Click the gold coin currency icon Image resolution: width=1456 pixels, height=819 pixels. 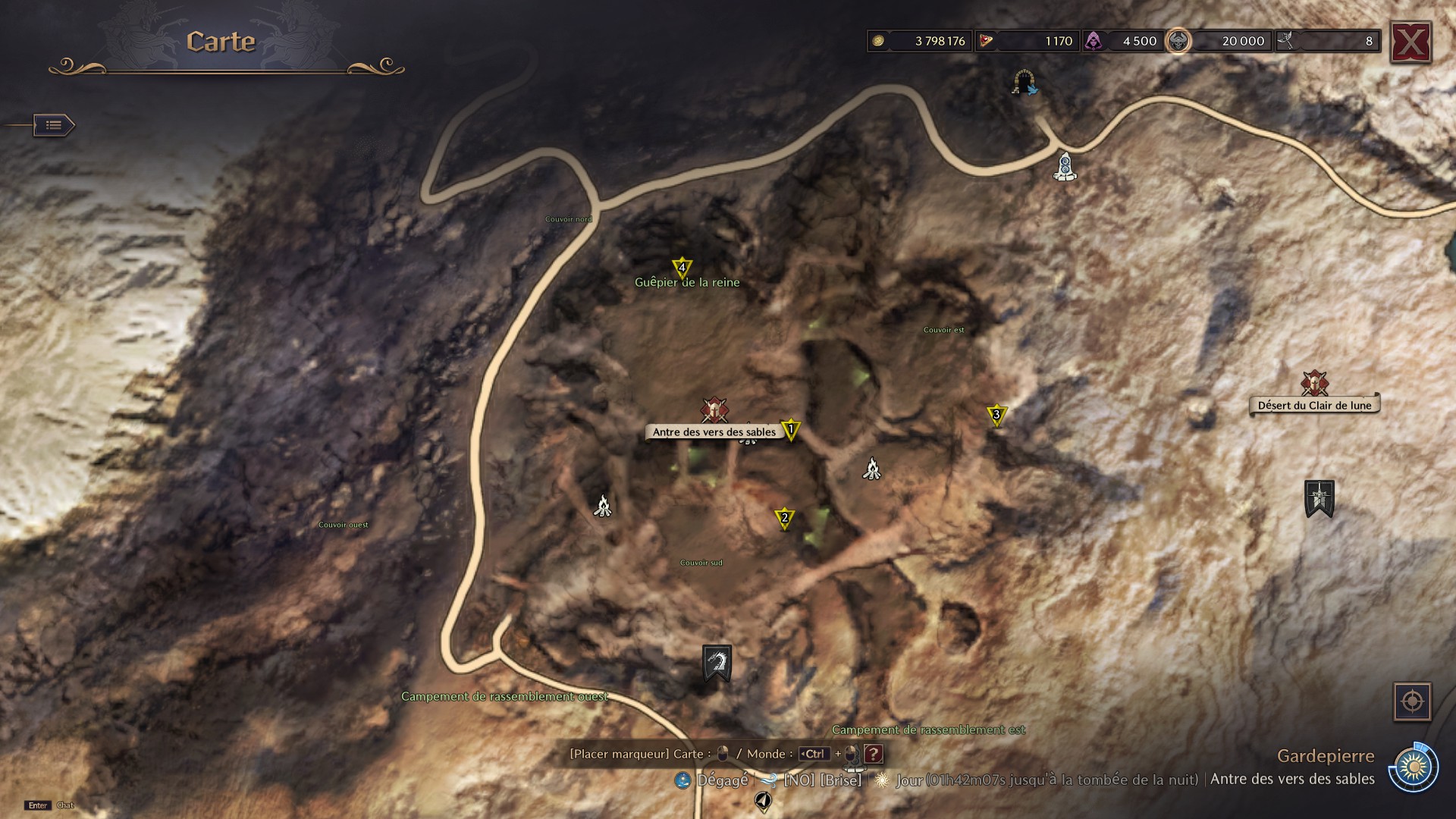[x=880, y=41]
